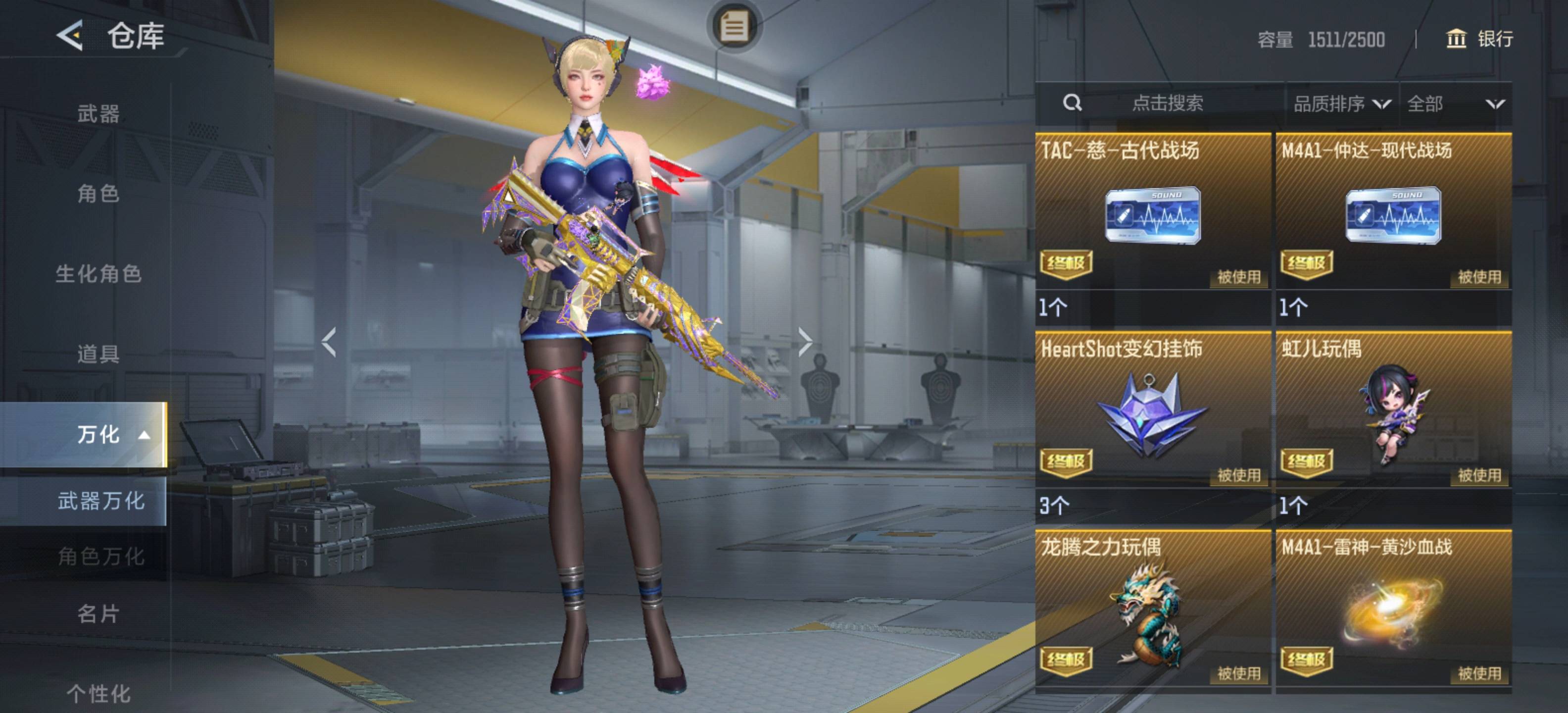Open the 全部 filter dropdown
Image resolution: width=1568 pixels, height=713 pixels.
point(1455,104)
